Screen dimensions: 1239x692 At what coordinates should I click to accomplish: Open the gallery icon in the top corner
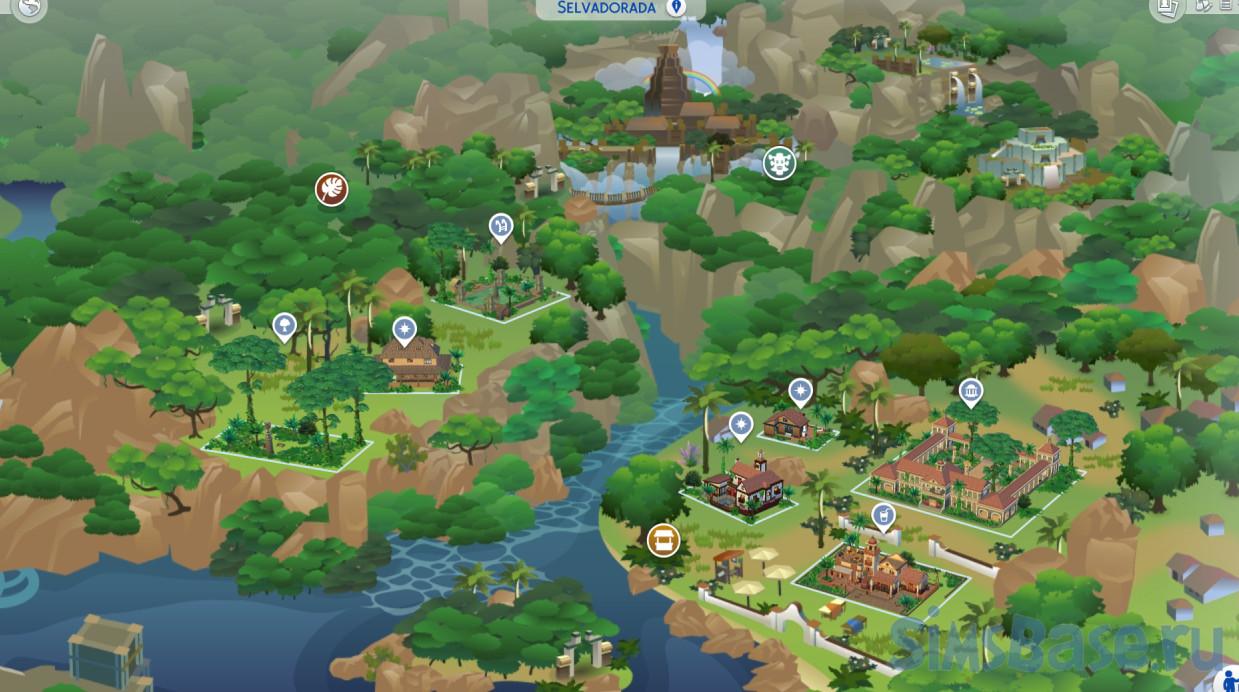[1165, 8]
